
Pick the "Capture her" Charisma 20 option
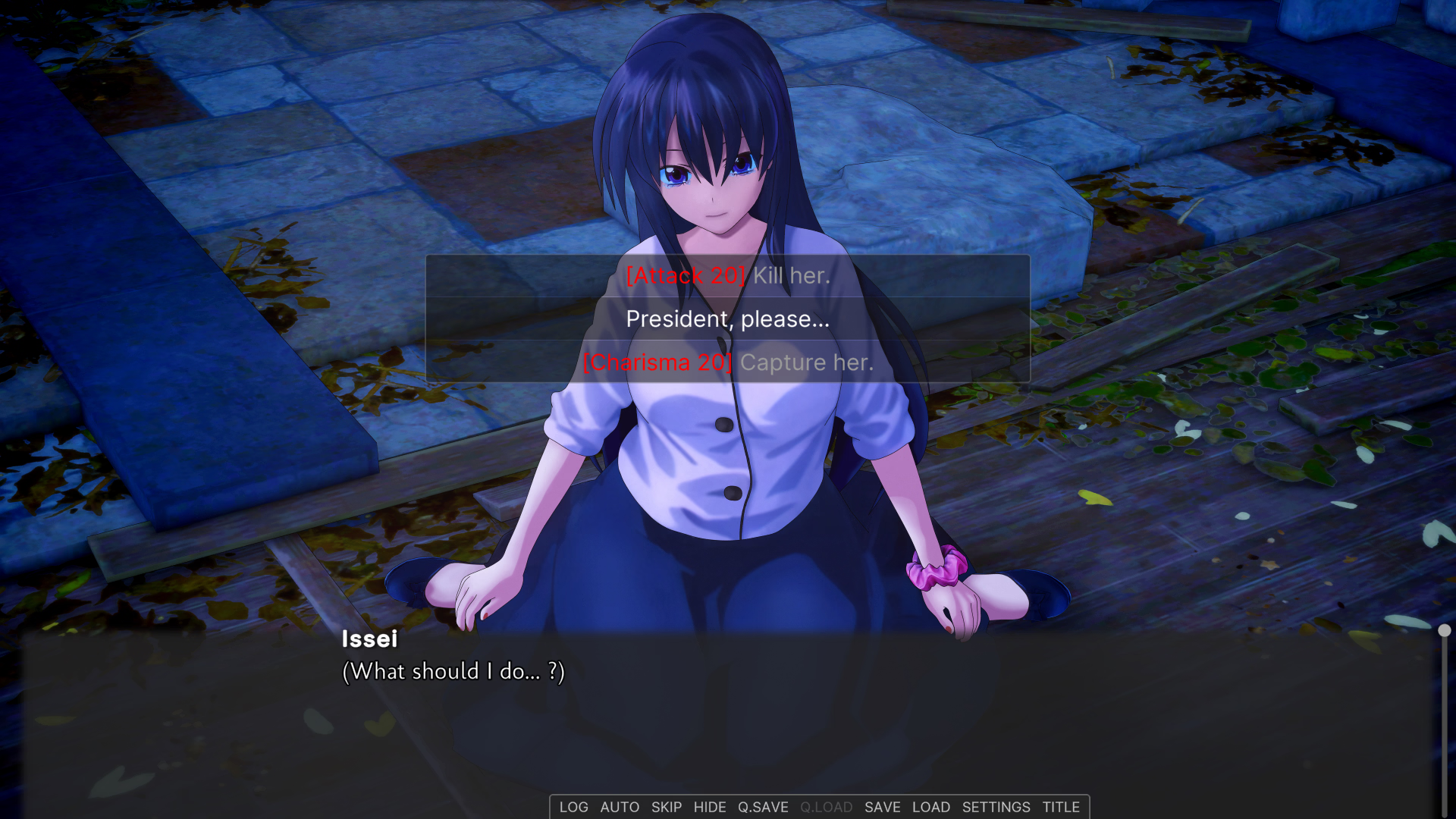[728, 362]
